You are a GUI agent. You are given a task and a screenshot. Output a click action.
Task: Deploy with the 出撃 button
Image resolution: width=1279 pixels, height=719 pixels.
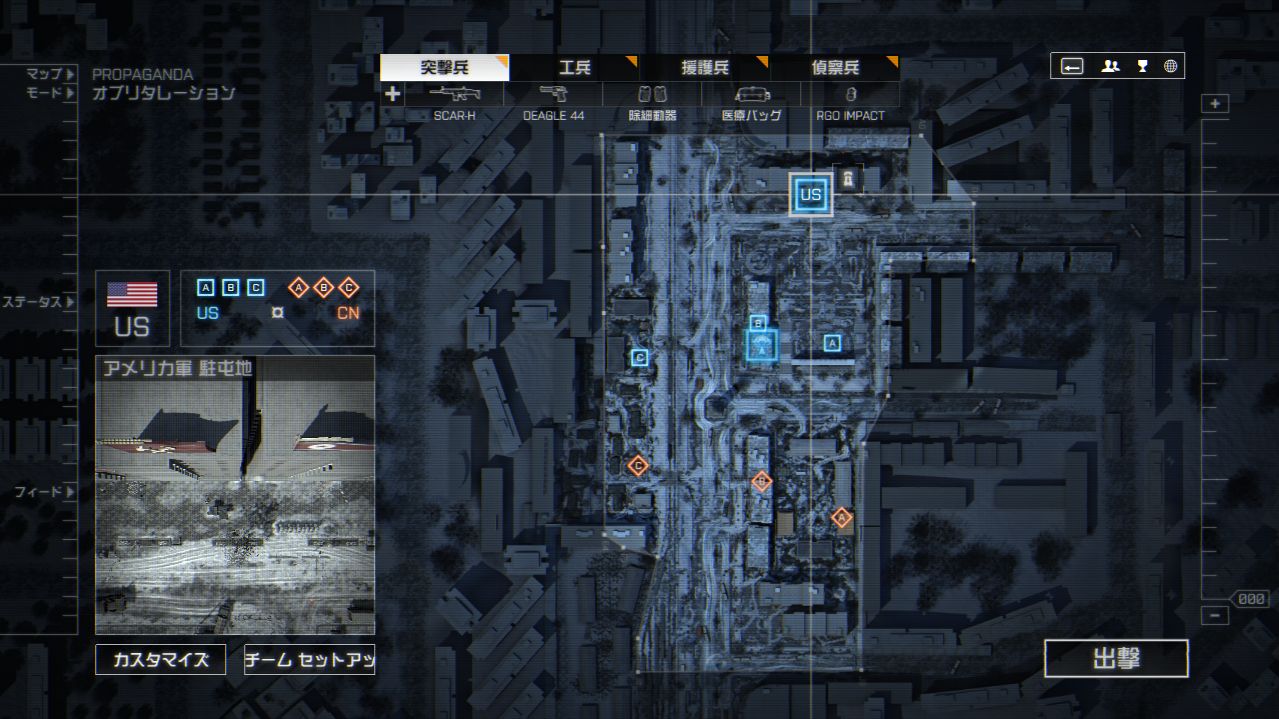point(1116,659)
